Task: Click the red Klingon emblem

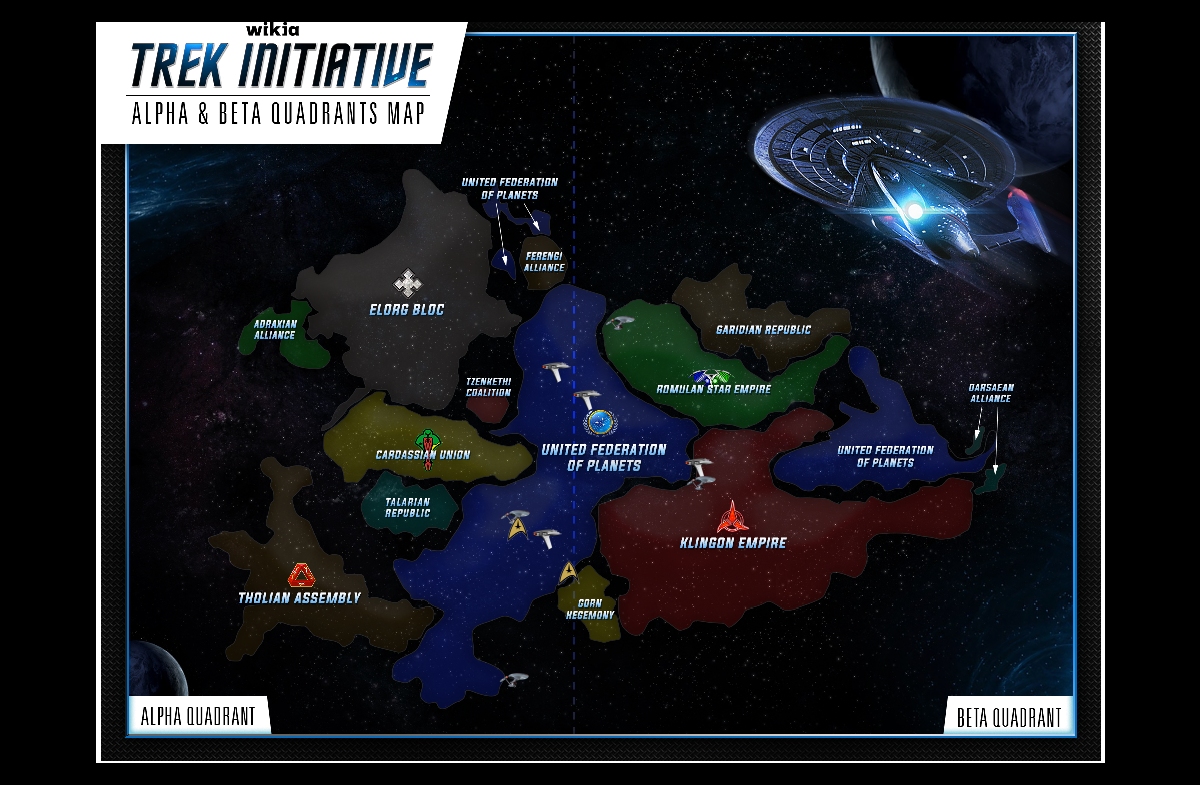Action: click(x=734, y=517)
